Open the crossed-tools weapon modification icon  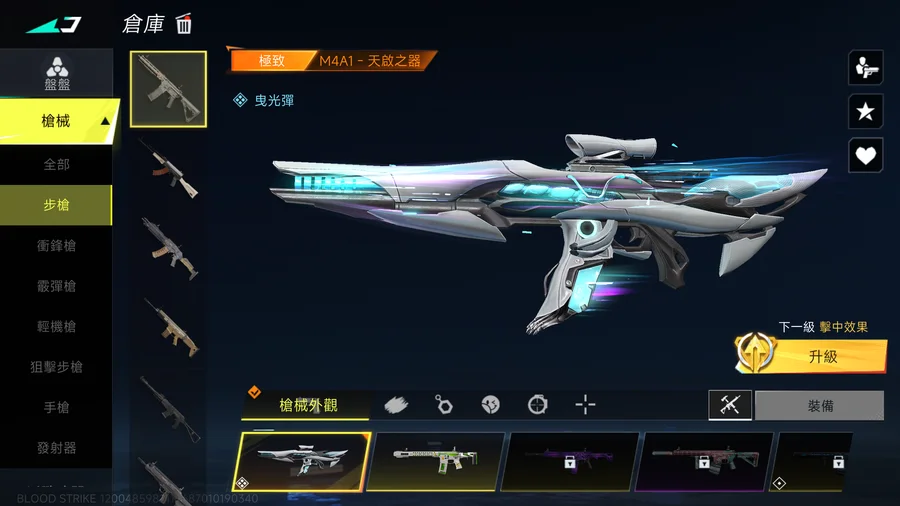pos(730,405)
